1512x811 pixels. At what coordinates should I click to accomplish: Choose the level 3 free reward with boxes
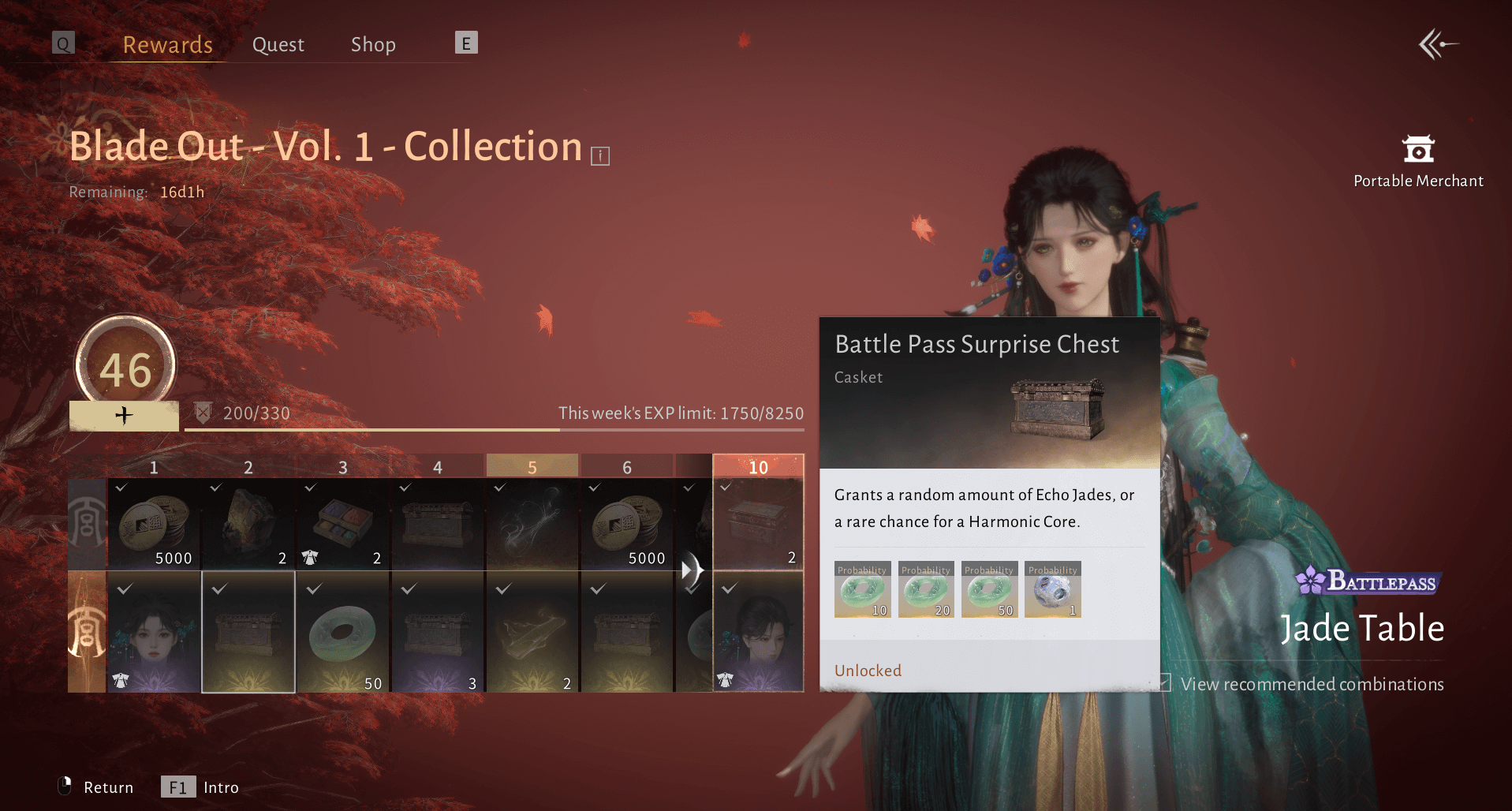click(343, 524)
